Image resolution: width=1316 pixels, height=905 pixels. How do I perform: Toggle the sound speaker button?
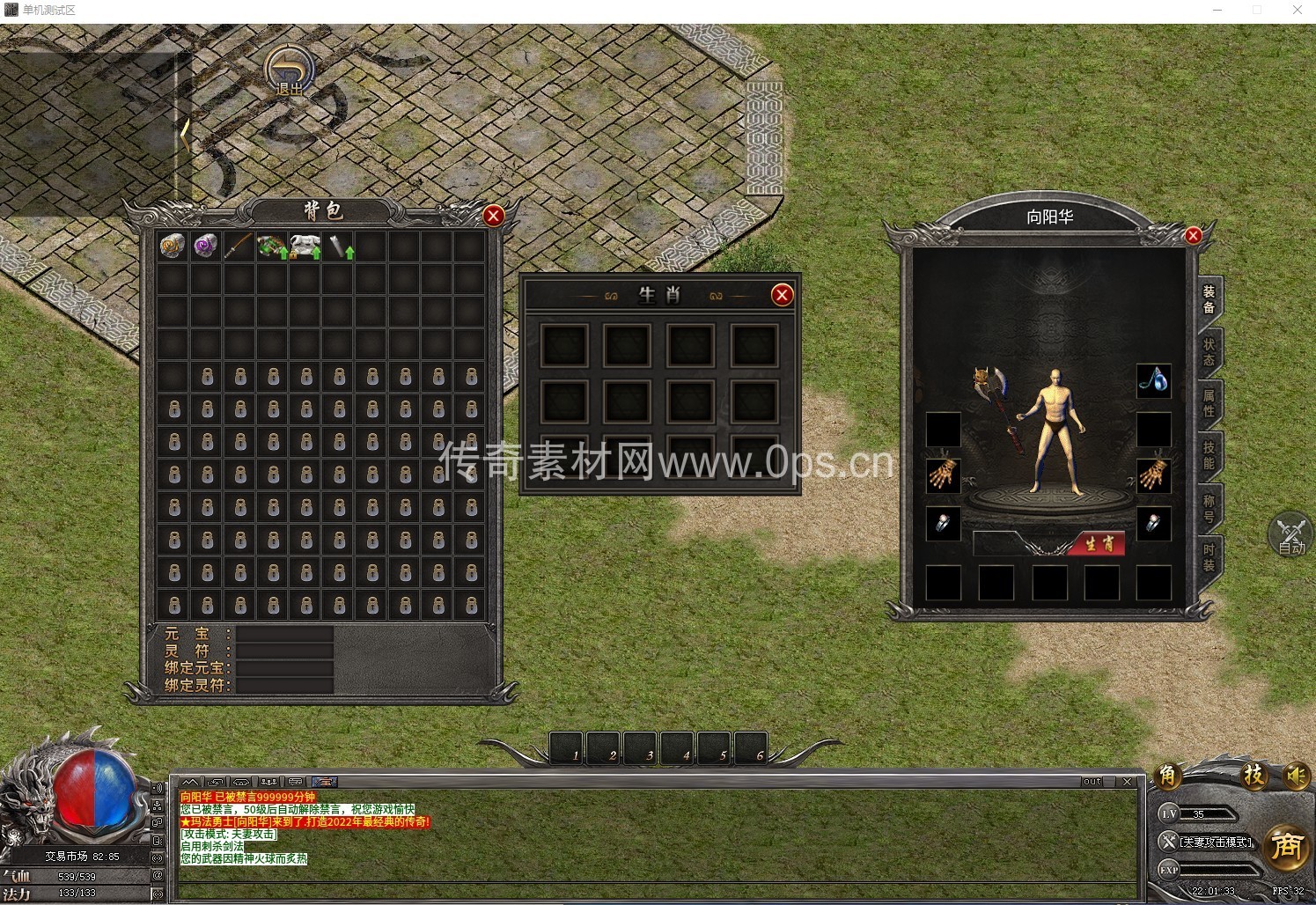pos(1295,776)
